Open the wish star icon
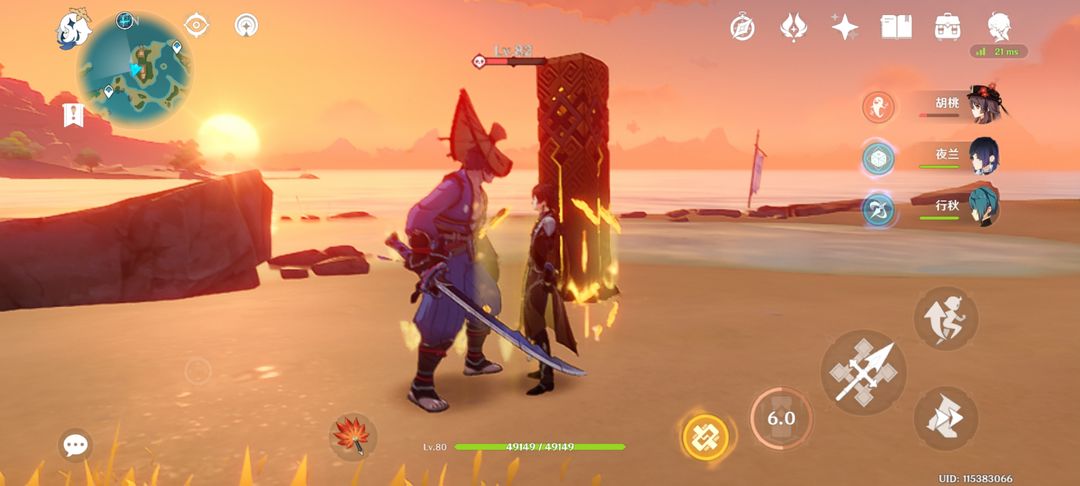The image size is (1080, 486). (x=845, y=27)
